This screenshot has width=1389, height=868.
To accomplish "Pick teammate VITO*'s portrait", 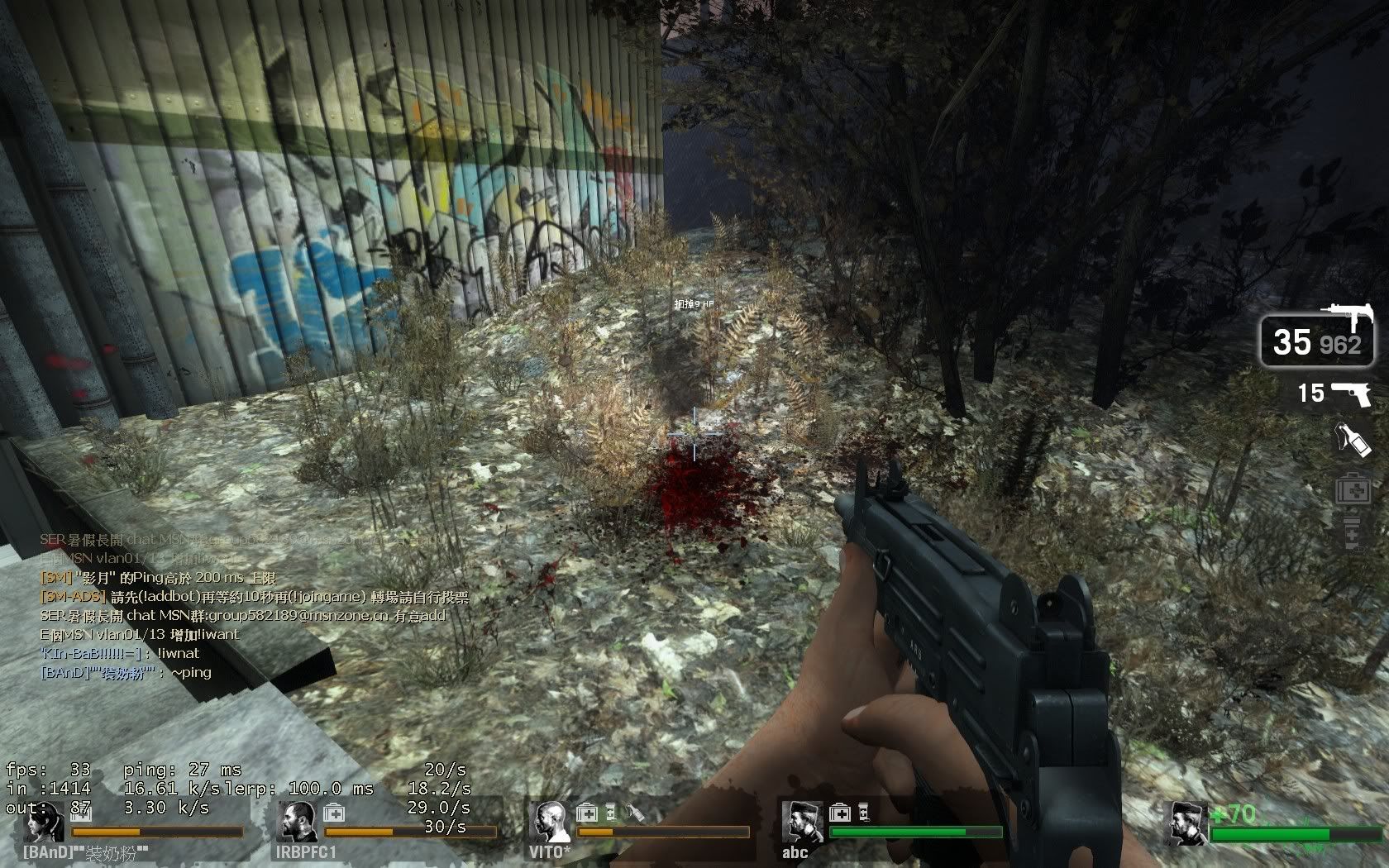I will pos(550,822).
